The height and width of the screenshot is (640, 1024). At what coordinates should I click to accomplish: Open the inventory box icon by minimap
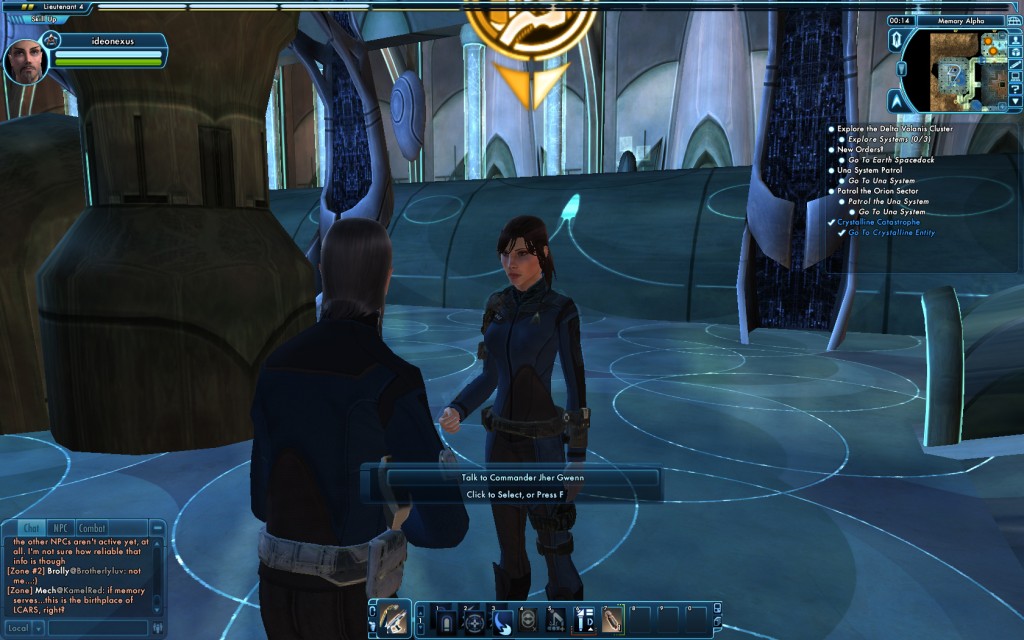click(1014, 50)
